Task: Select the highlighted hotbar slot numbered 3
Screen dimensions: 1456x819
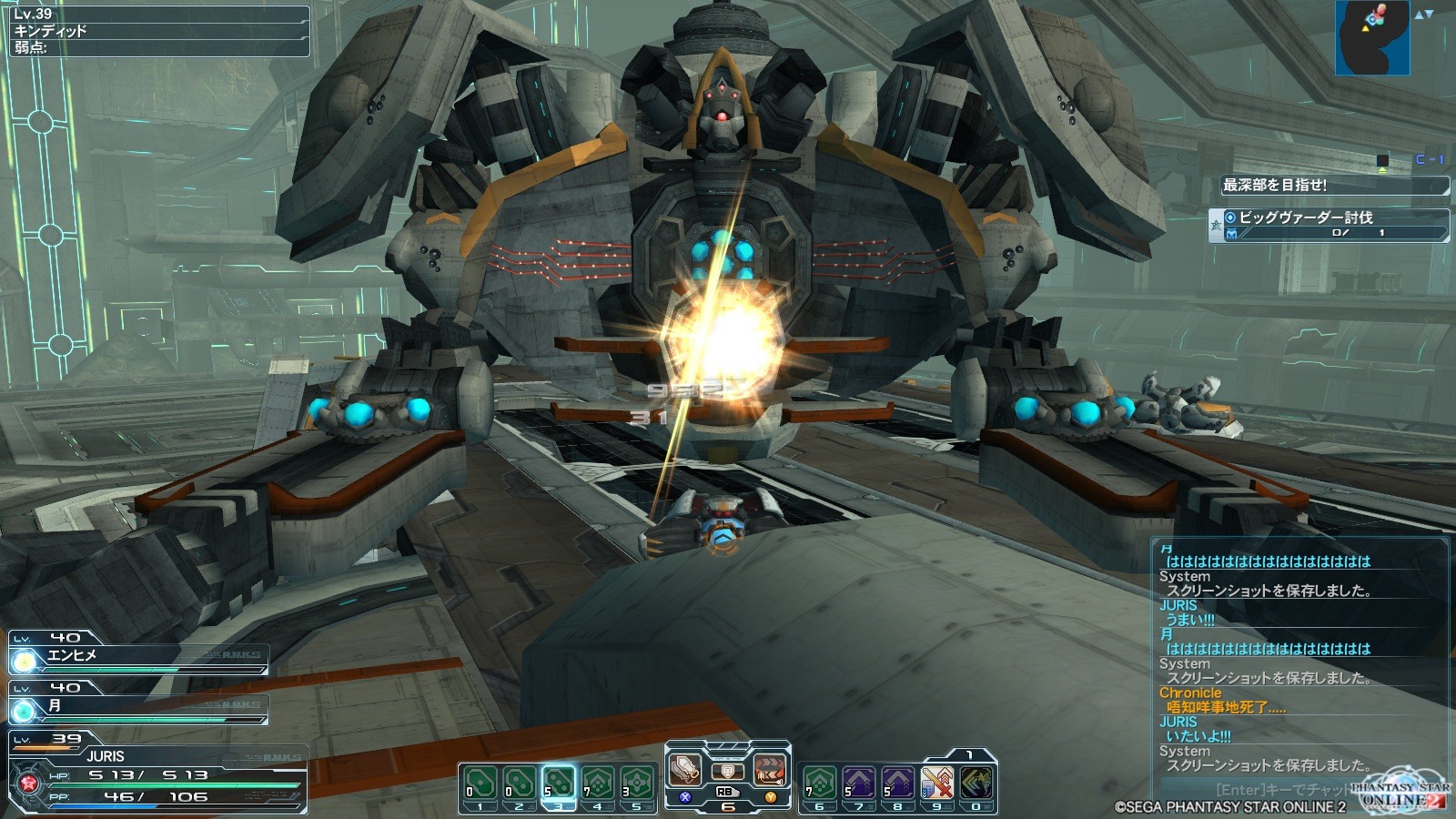Action: pyautogui.click(x=558, y=783)
